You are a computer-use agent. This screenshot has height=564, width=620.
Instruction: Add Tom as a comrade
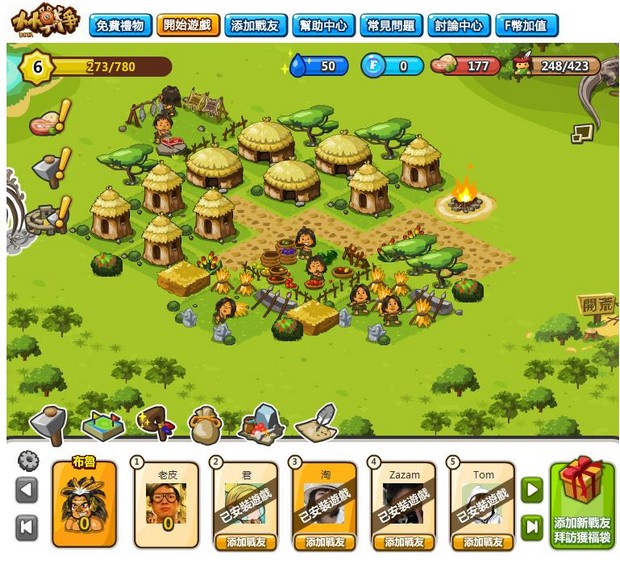[483, 542]
